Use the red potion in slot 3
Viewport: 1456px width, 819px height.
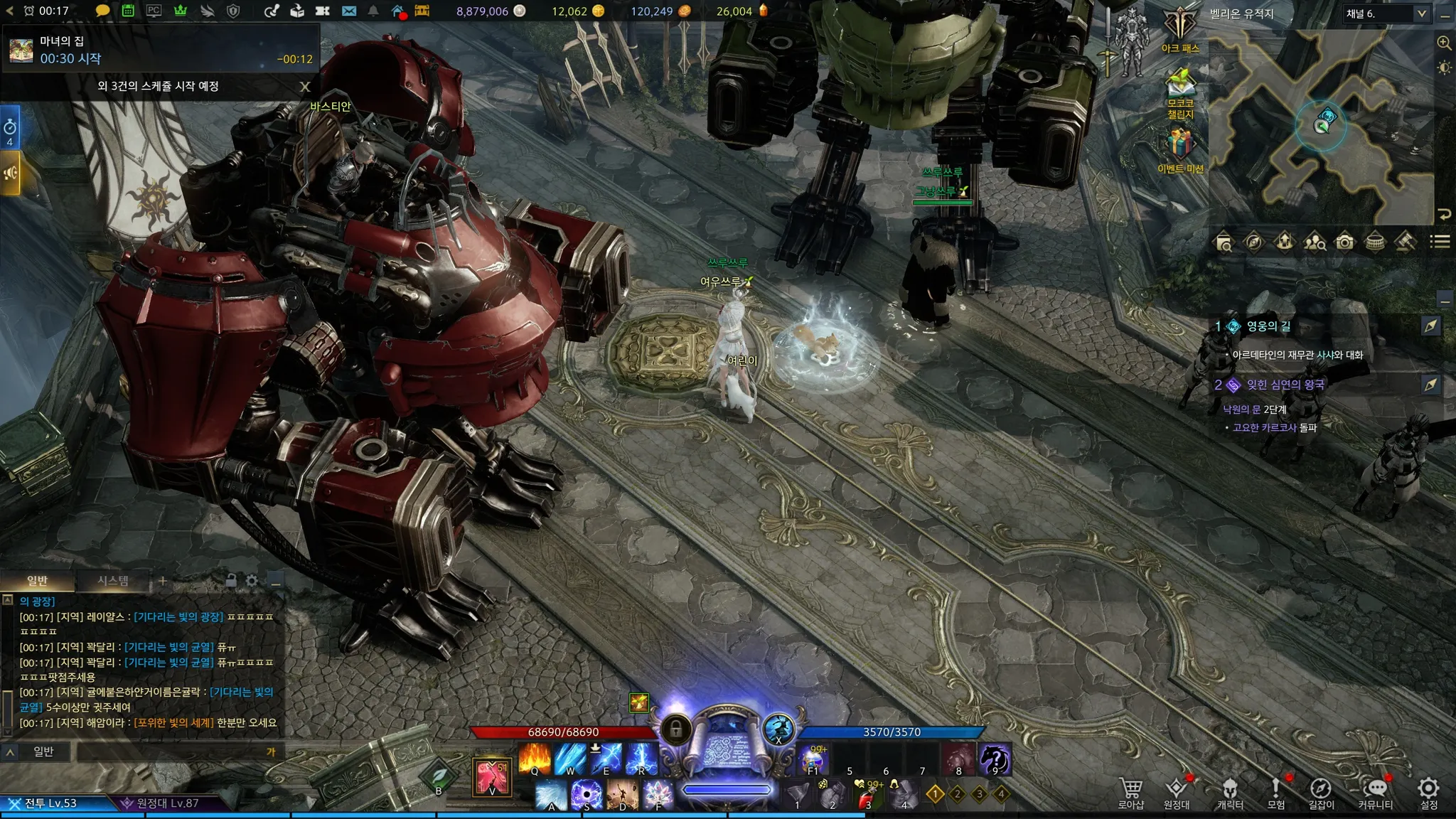(867, 795)
